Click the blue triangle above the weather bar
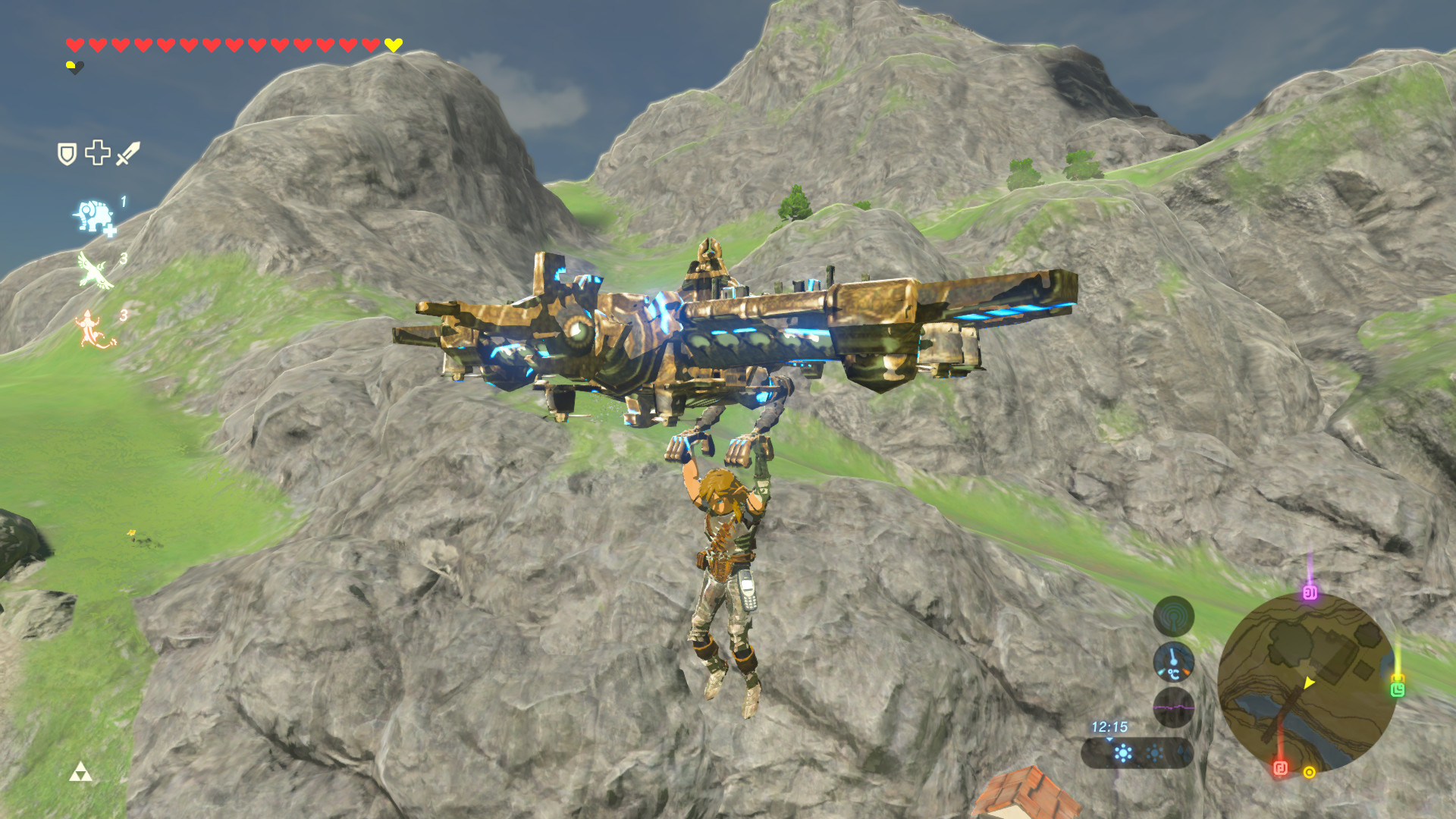The width and height of the screenshot is (1456, 819). [x=1109, y=739]
